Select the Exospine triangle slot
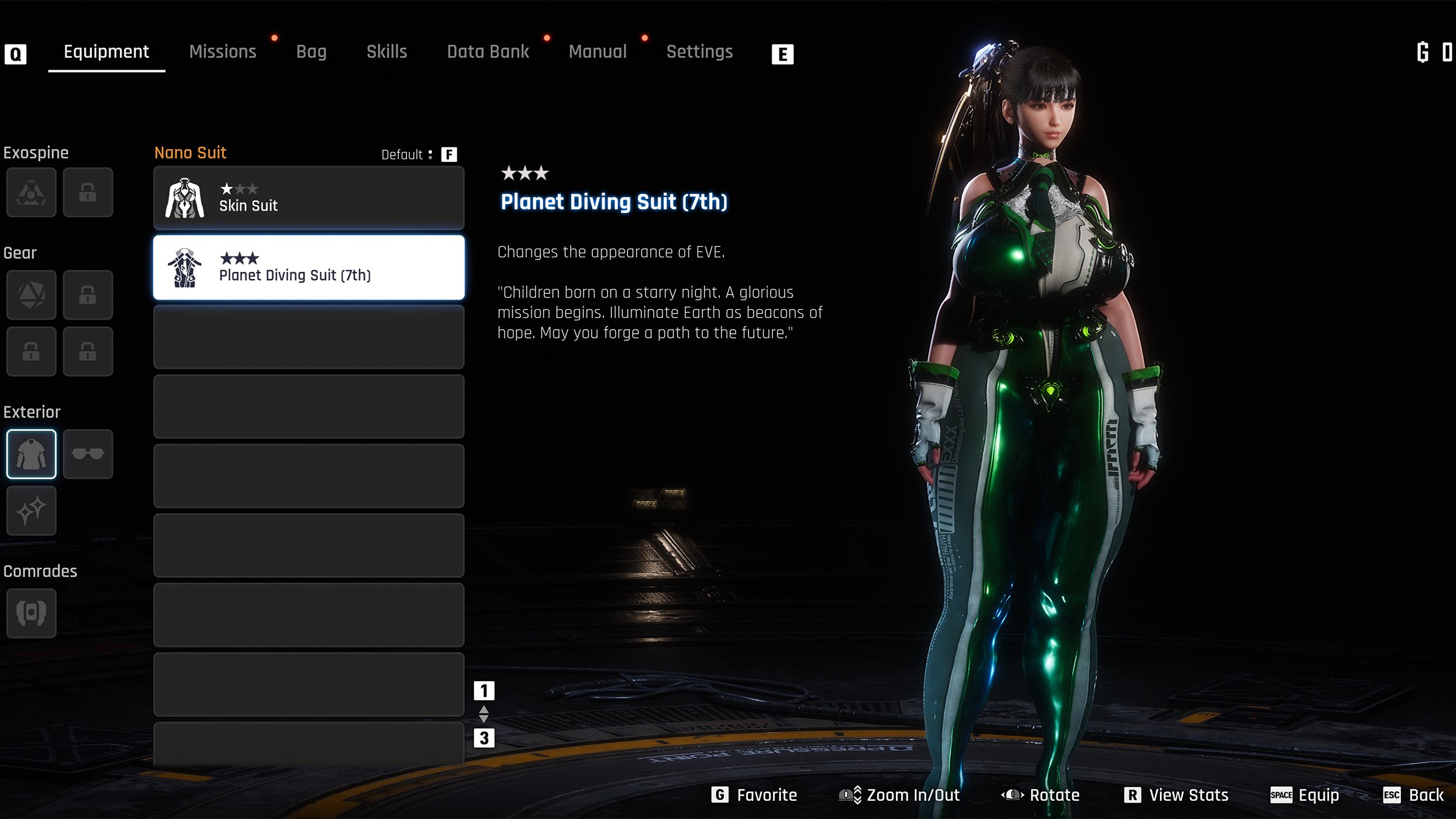This screenshot has width=1456, height=819. [x=32, y=192]
